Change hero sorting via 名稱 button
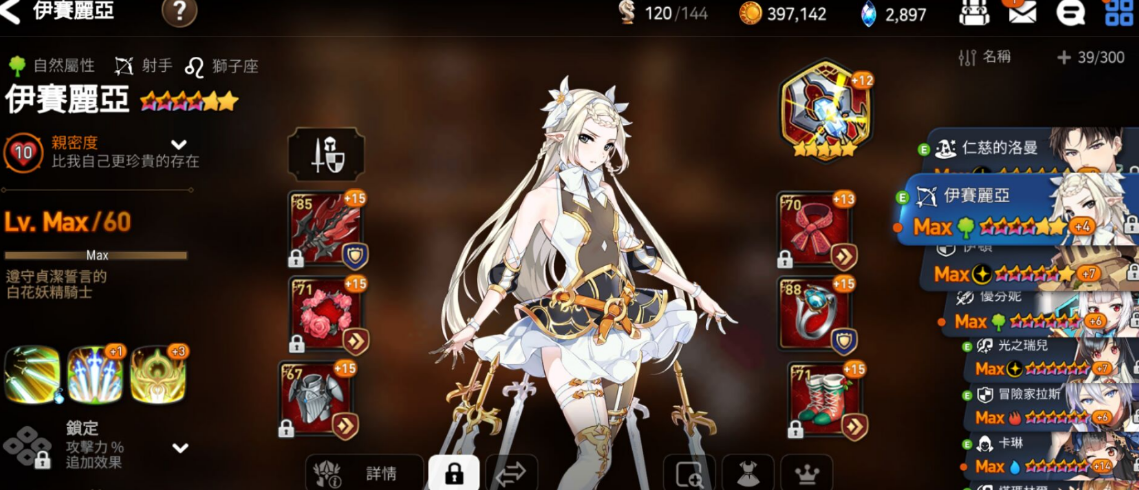The width and height of the screenshot is (1139, 490). (984, 58)
